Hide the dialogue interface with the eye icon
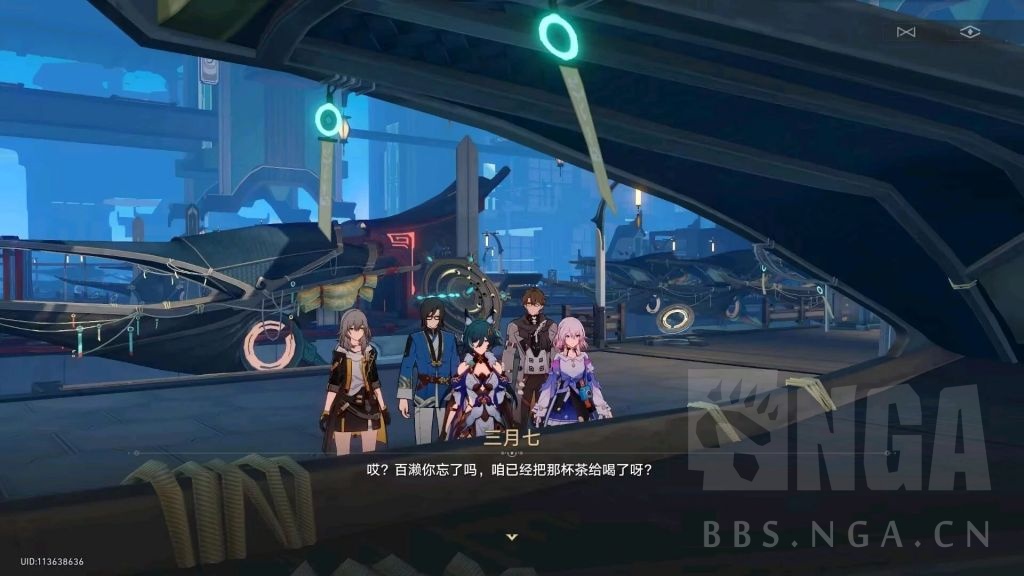 click(x=969, y=32)
